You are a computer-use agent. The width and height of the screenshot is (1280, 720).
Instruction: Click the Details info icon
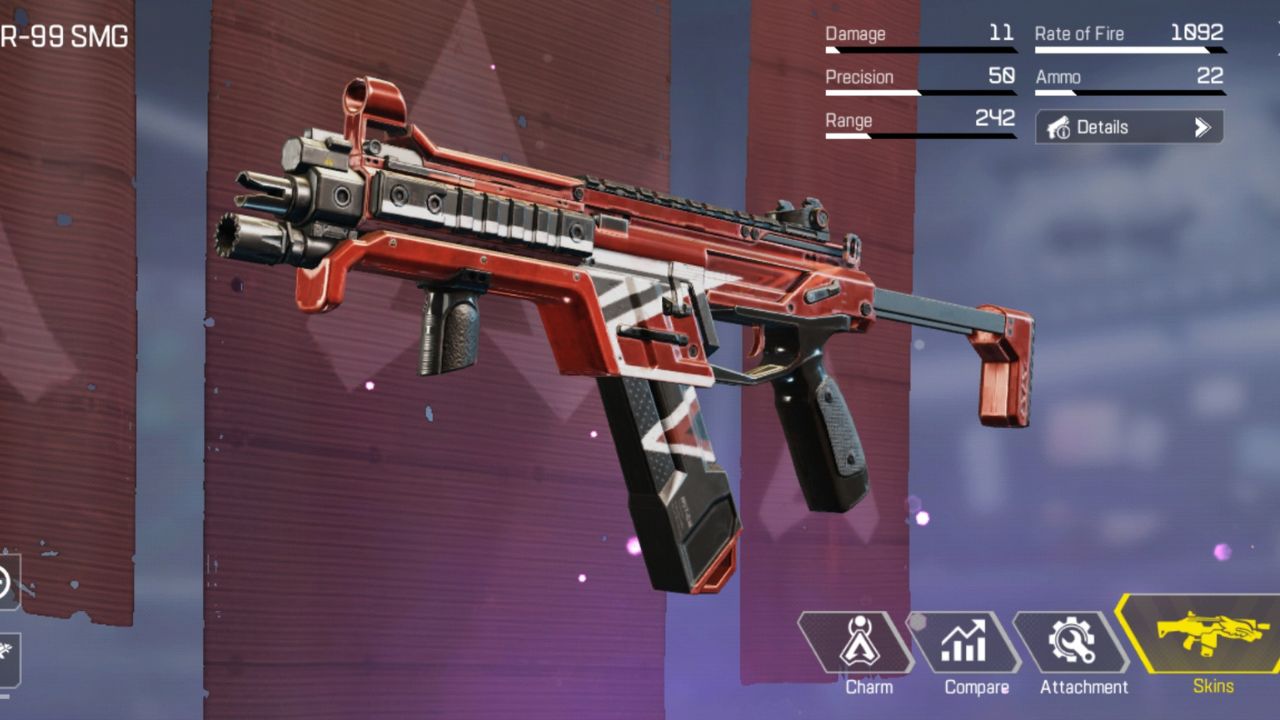1056,127
